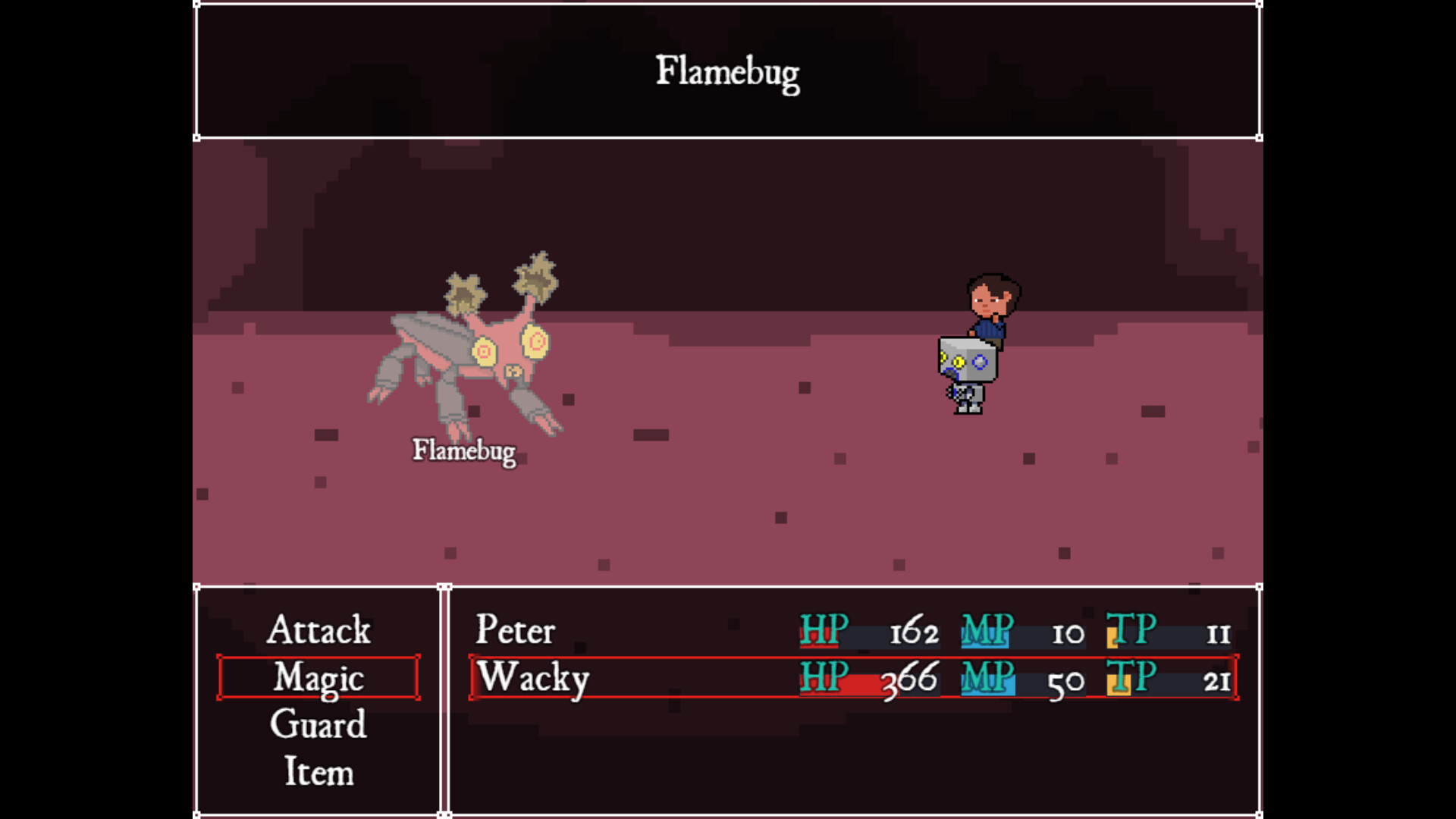The height and width of the screenshot is (819, 1456).
Task: Select Peter's status row instead of Wacky's
Action: pos(682,631)
